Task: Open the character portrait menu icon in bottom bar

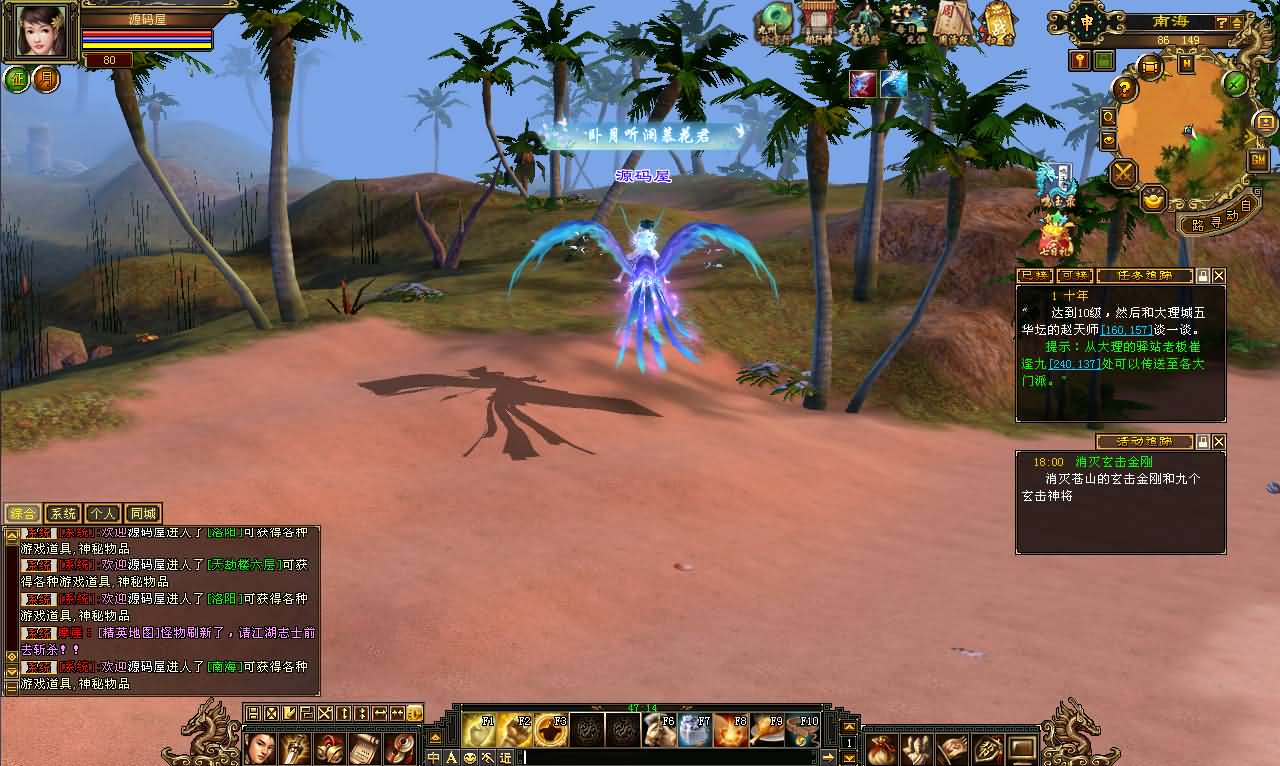Action: 261,748
